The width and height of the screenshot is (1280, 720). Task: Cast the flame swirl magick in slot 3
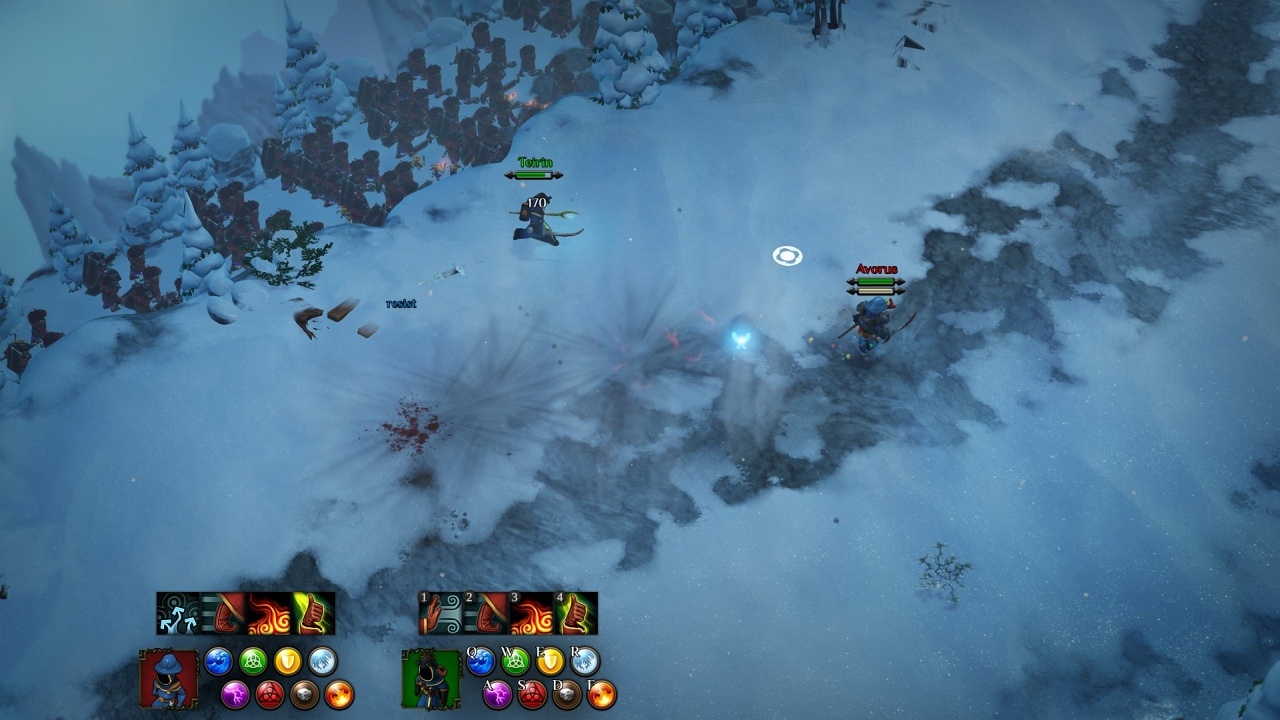pos(531,613)
